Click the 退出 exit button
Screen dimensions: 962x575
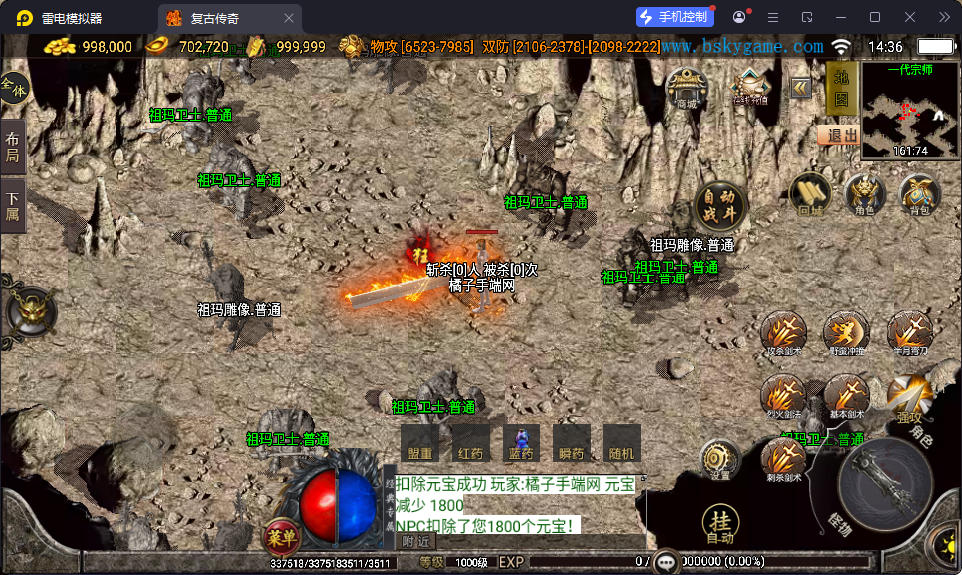pos(838,135)
